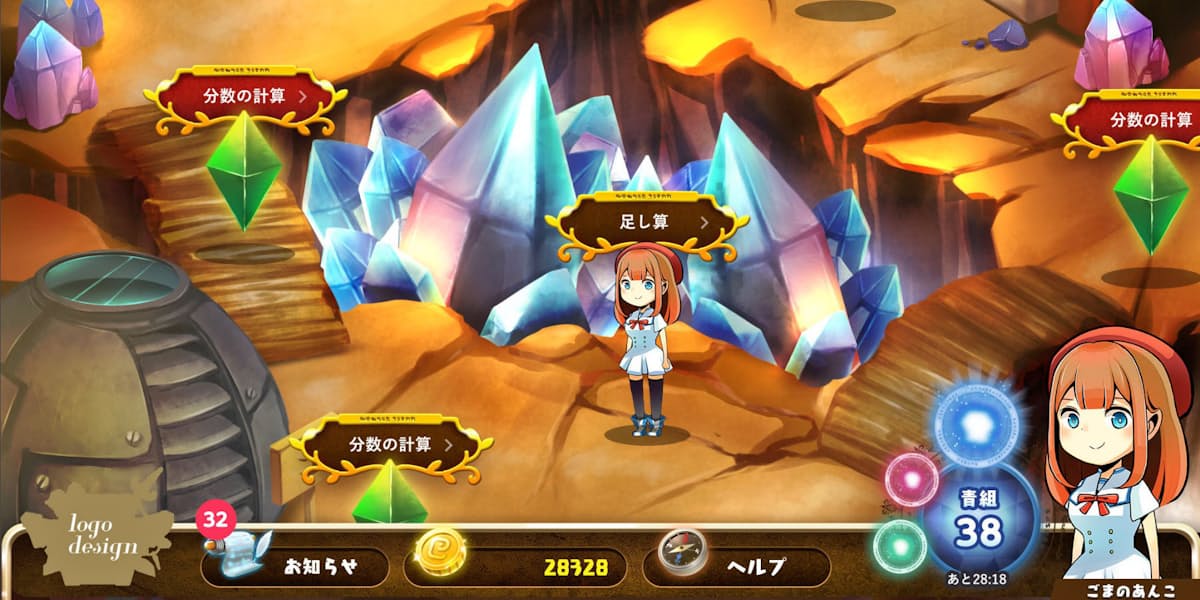Tap the green orb icon
Image resolution: width=1200 pixels, height=600 pixels.
(x=899, y=546)
